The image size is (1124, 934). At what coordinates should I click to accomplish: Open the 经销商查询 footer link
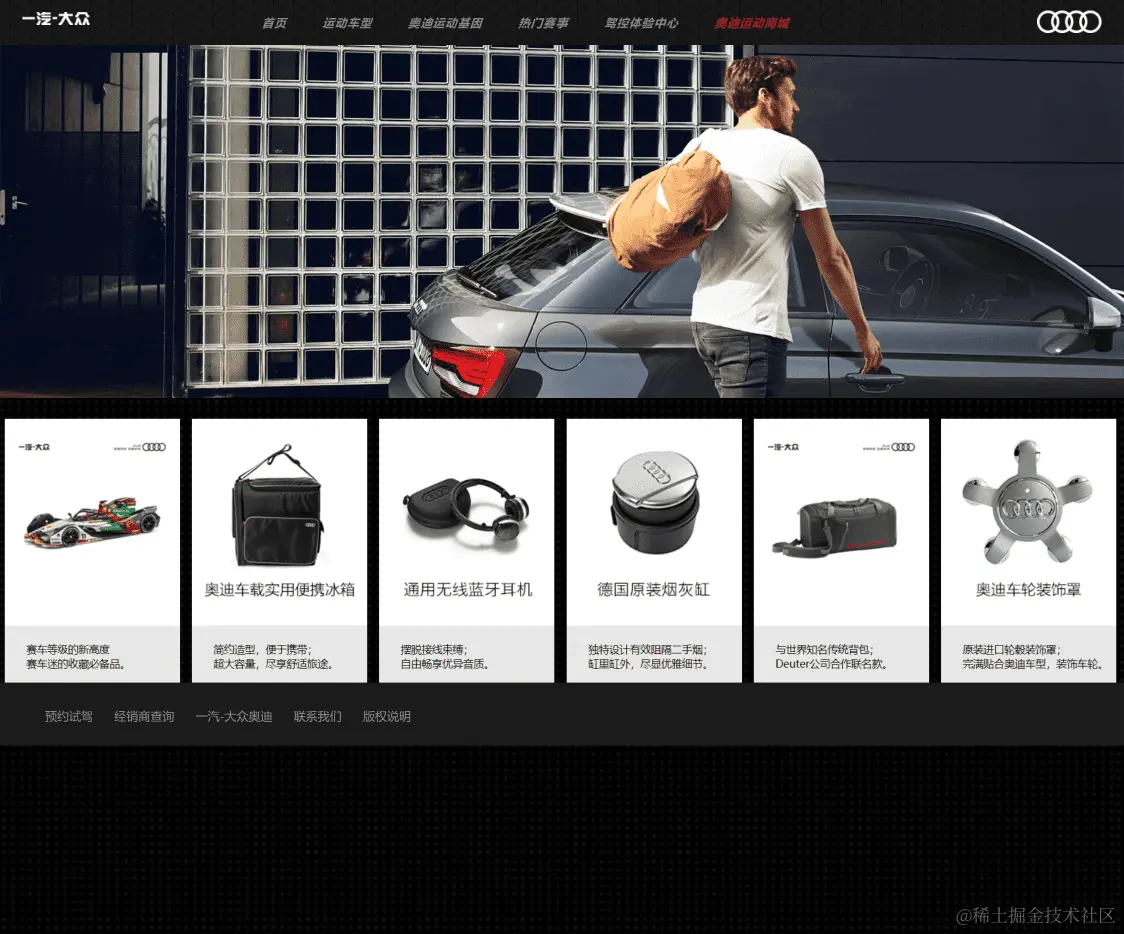(x=144, y=716)
